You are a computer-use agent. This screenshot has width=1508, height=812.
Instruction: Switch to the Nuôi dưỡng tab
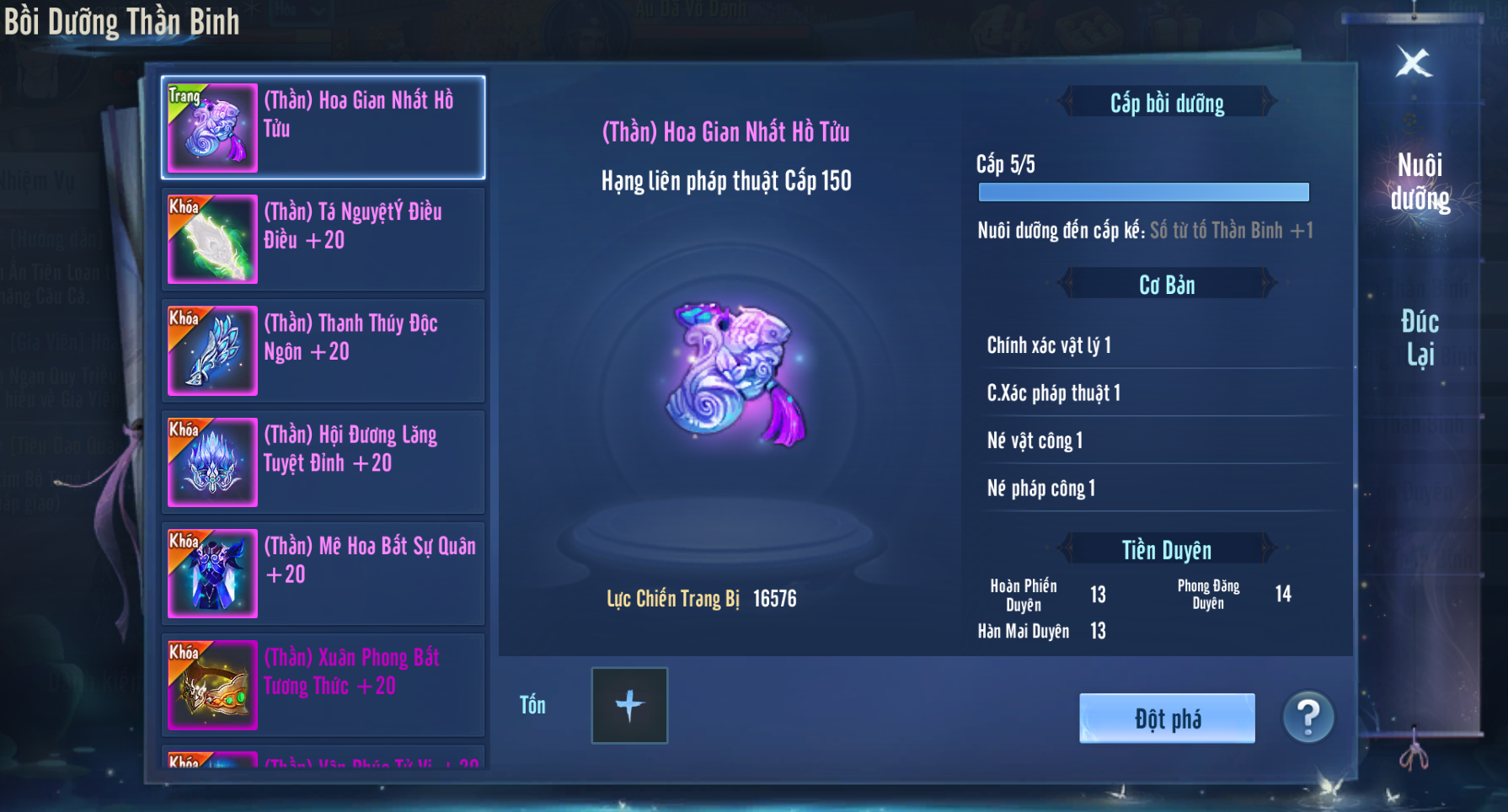pyautogui.click(x=1420, y=181)
